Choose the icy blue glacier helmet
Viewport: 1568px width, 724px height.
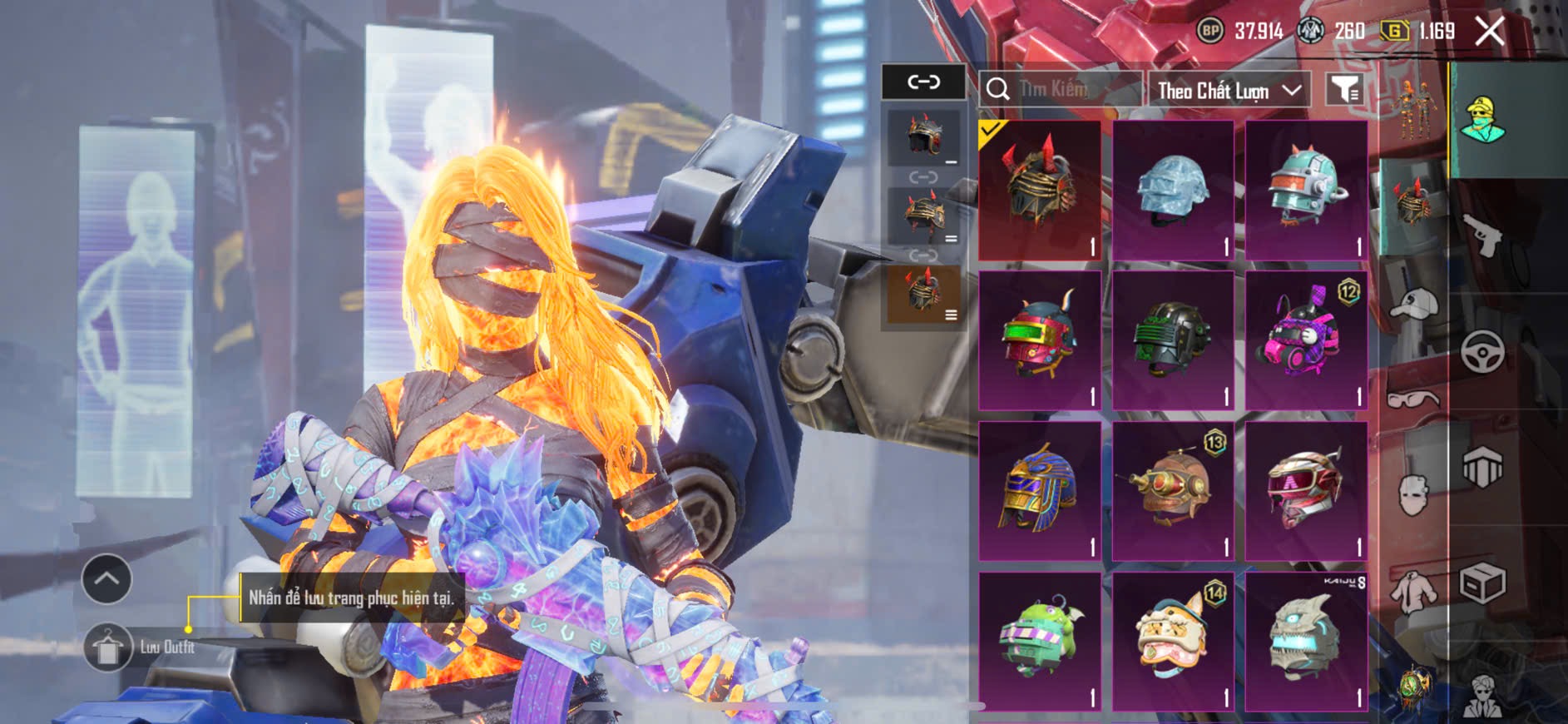(1173, 190)
